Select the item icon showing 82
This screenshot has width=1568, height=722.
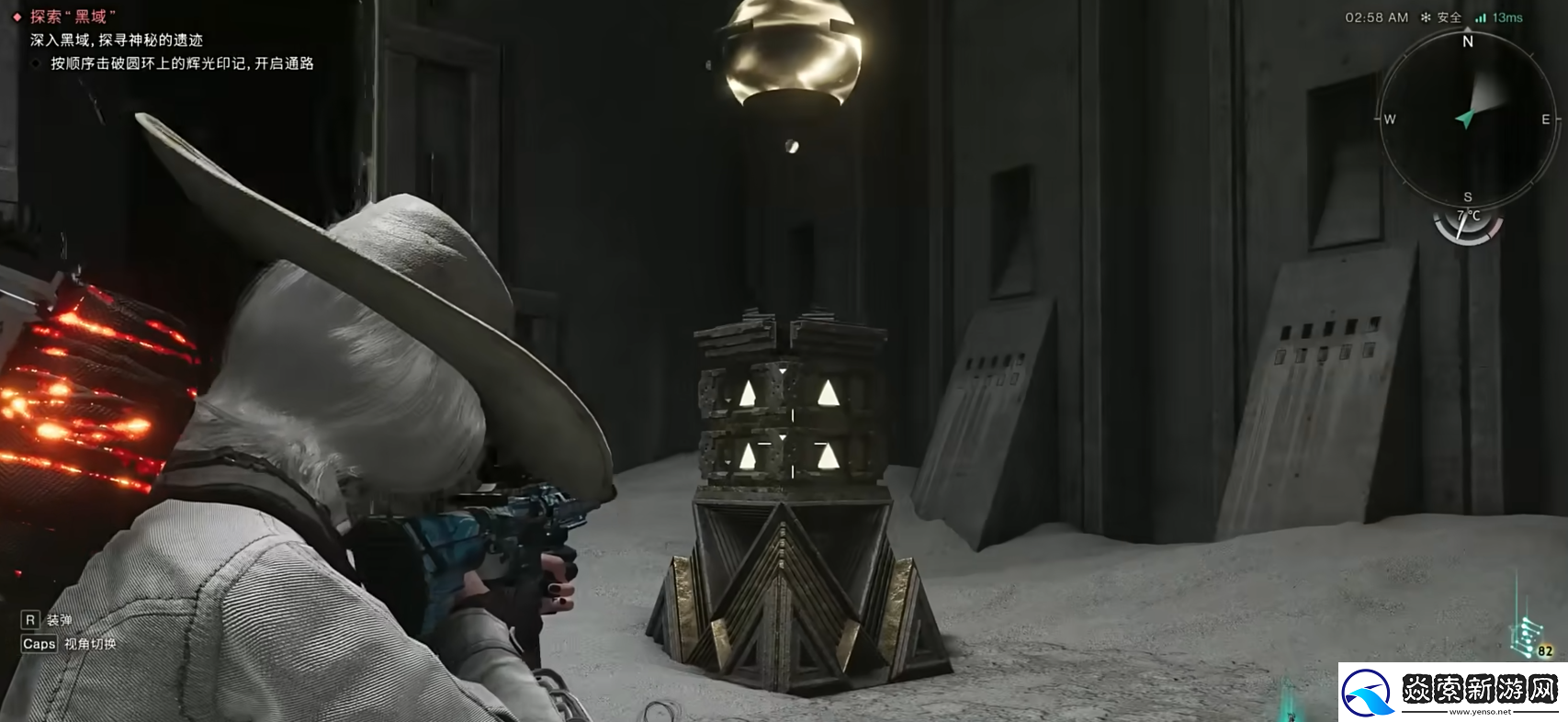[x=1529, y=637]
